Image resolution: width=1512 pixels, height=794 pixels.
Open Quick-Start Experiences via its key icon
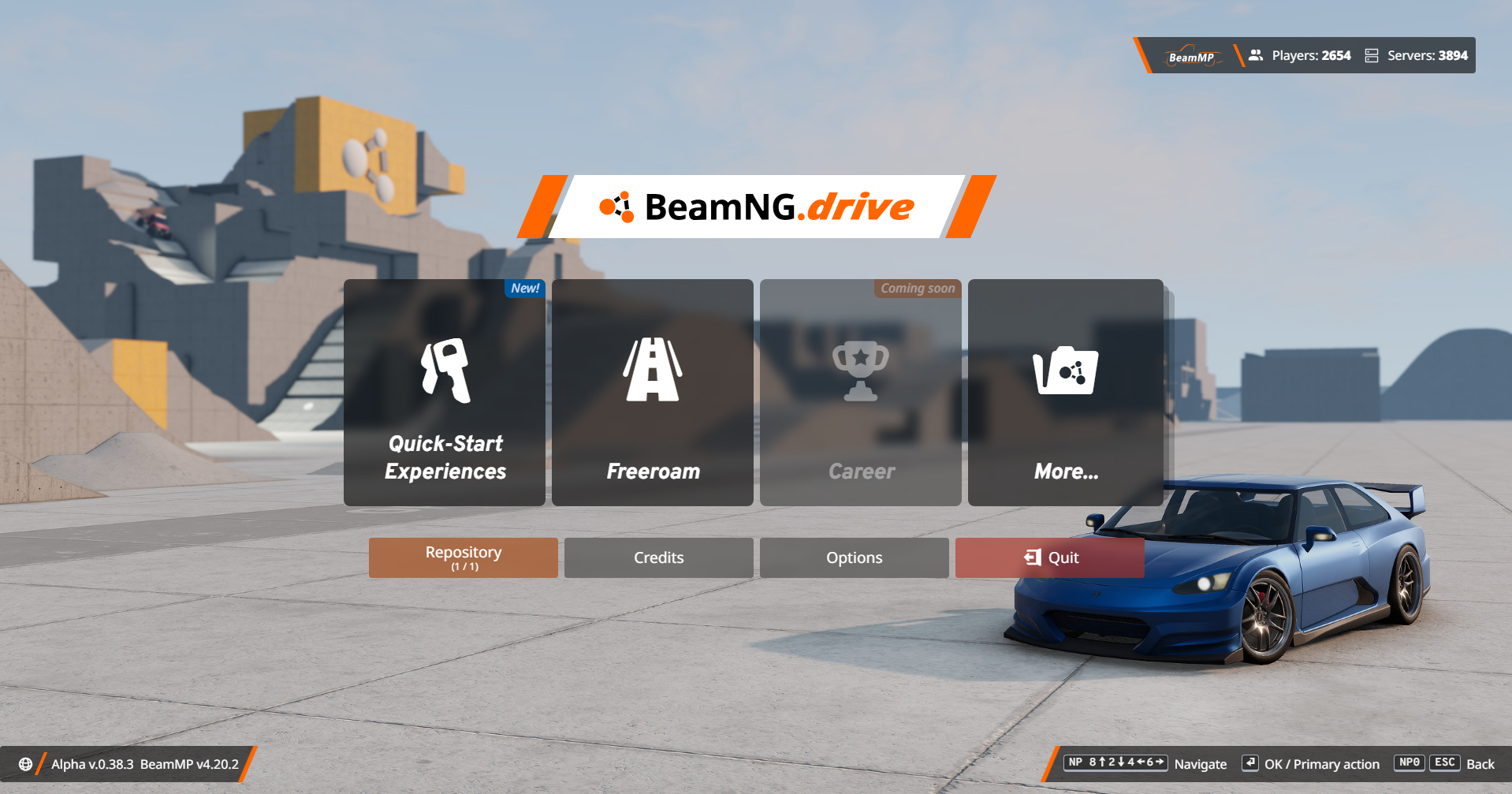point(445,371)
